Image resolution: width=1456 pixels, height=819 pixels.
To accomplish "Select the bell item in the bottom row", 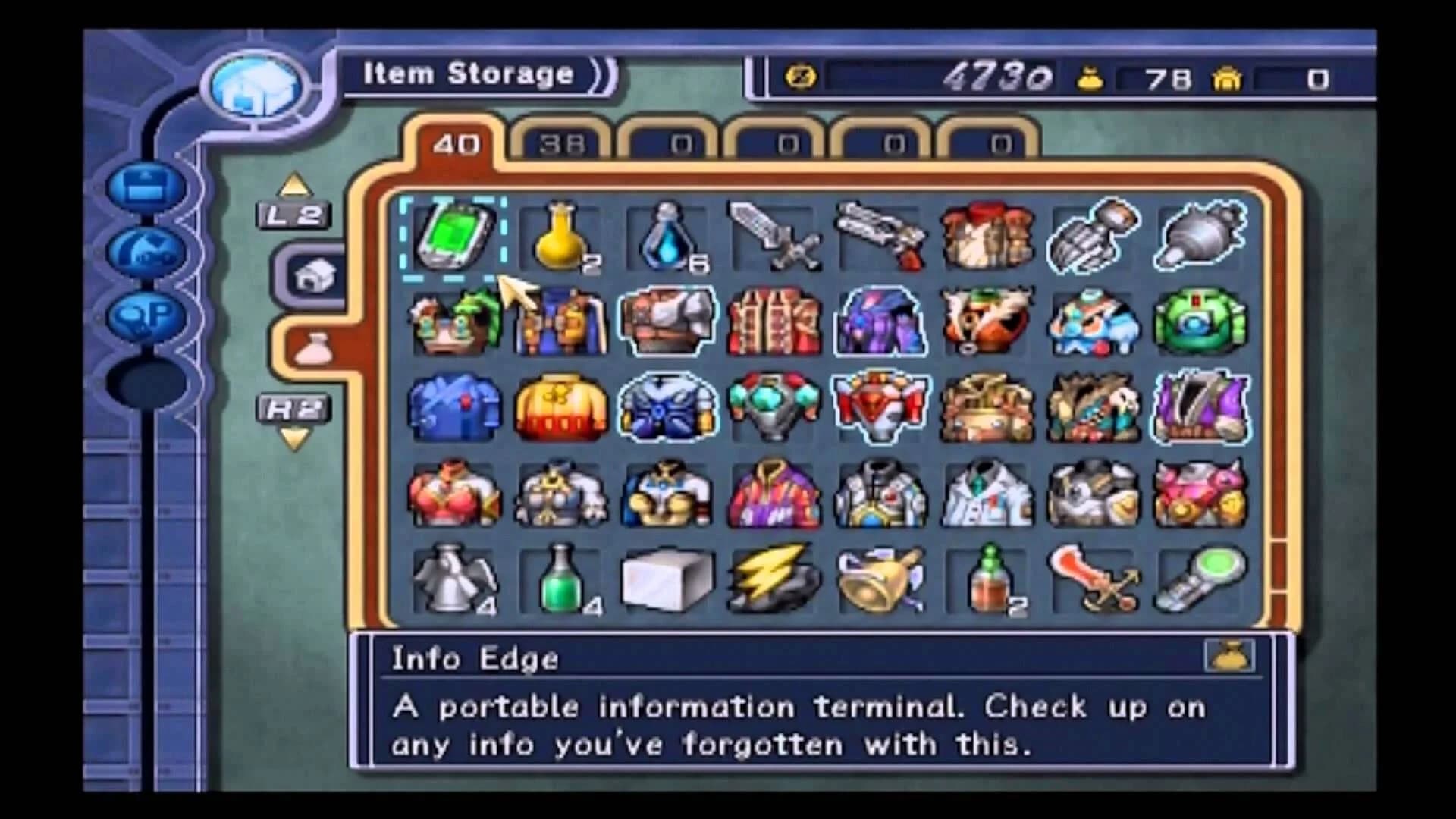I will click(880, 576).
